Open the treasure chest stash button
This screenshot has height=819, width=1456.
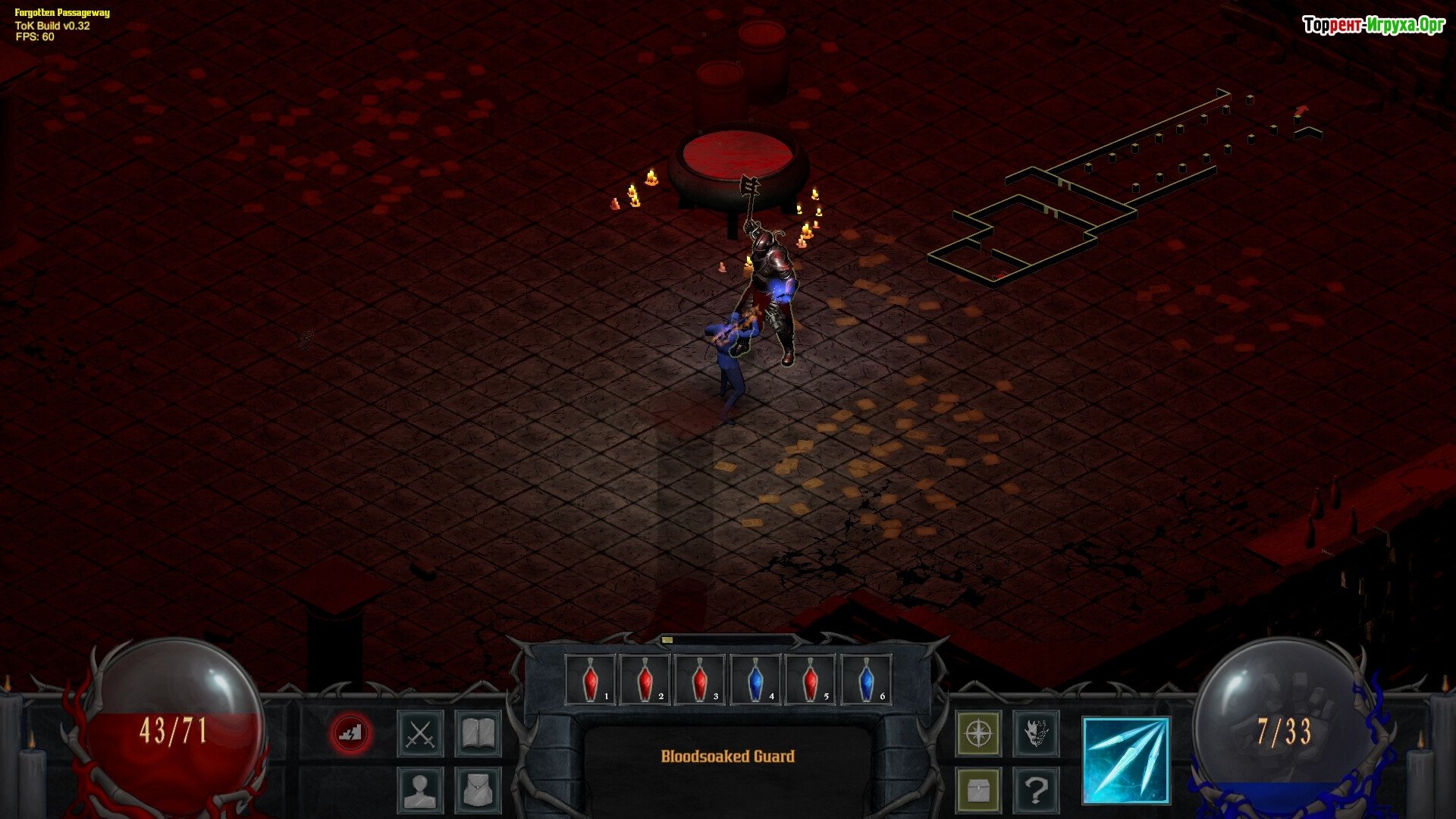[978, 790]
